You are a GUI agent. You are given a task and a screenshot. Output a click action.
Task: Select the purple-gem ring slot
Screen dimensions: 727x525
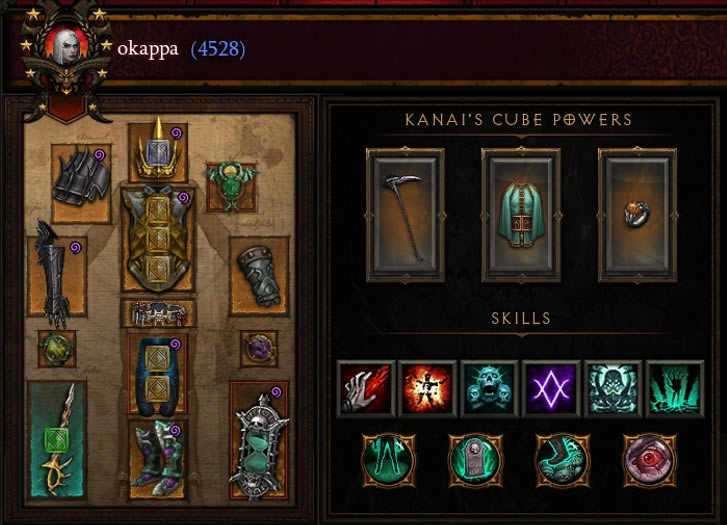click(258, 347)
